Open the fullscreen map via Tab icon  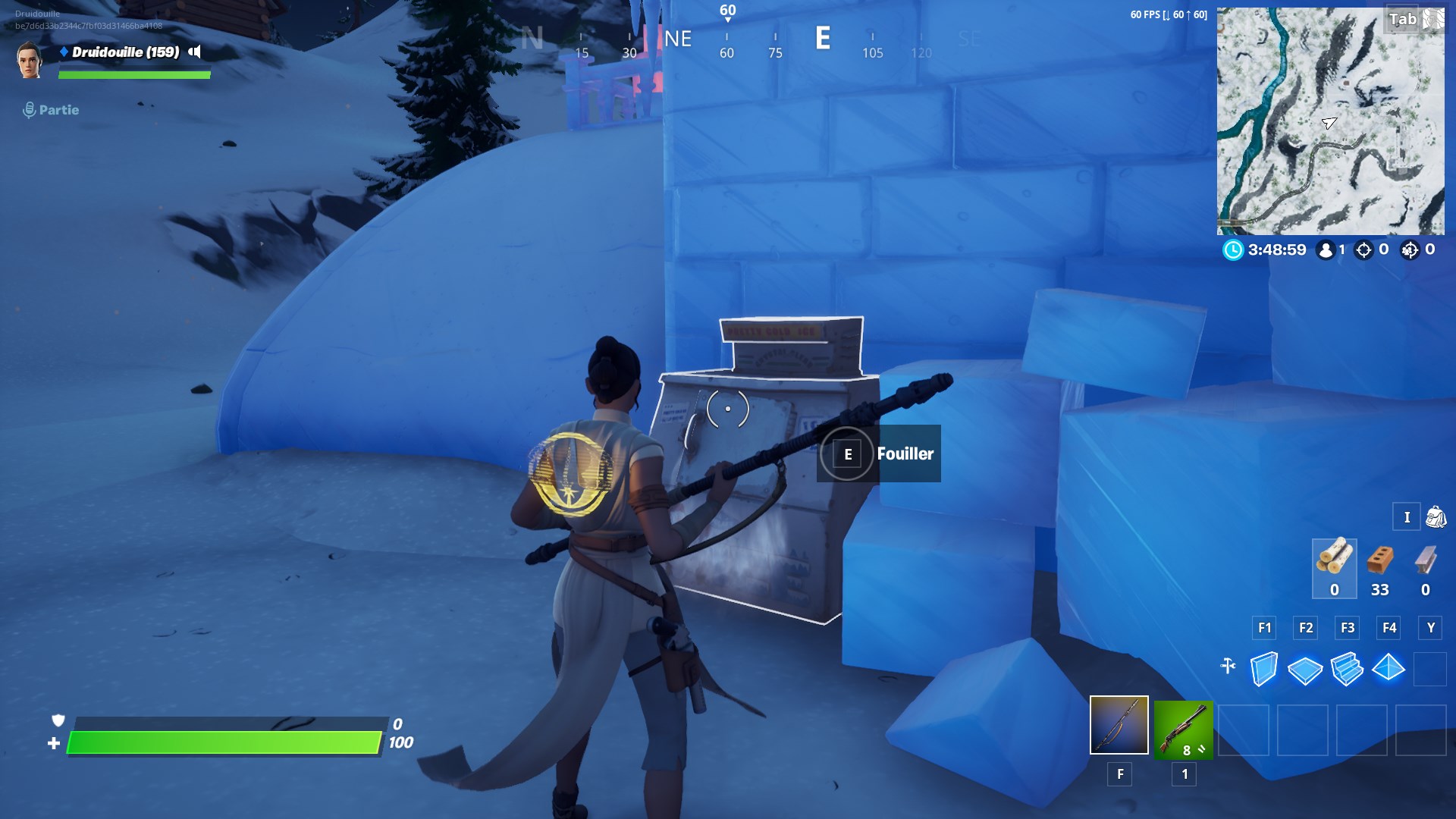pos(1402,19)
